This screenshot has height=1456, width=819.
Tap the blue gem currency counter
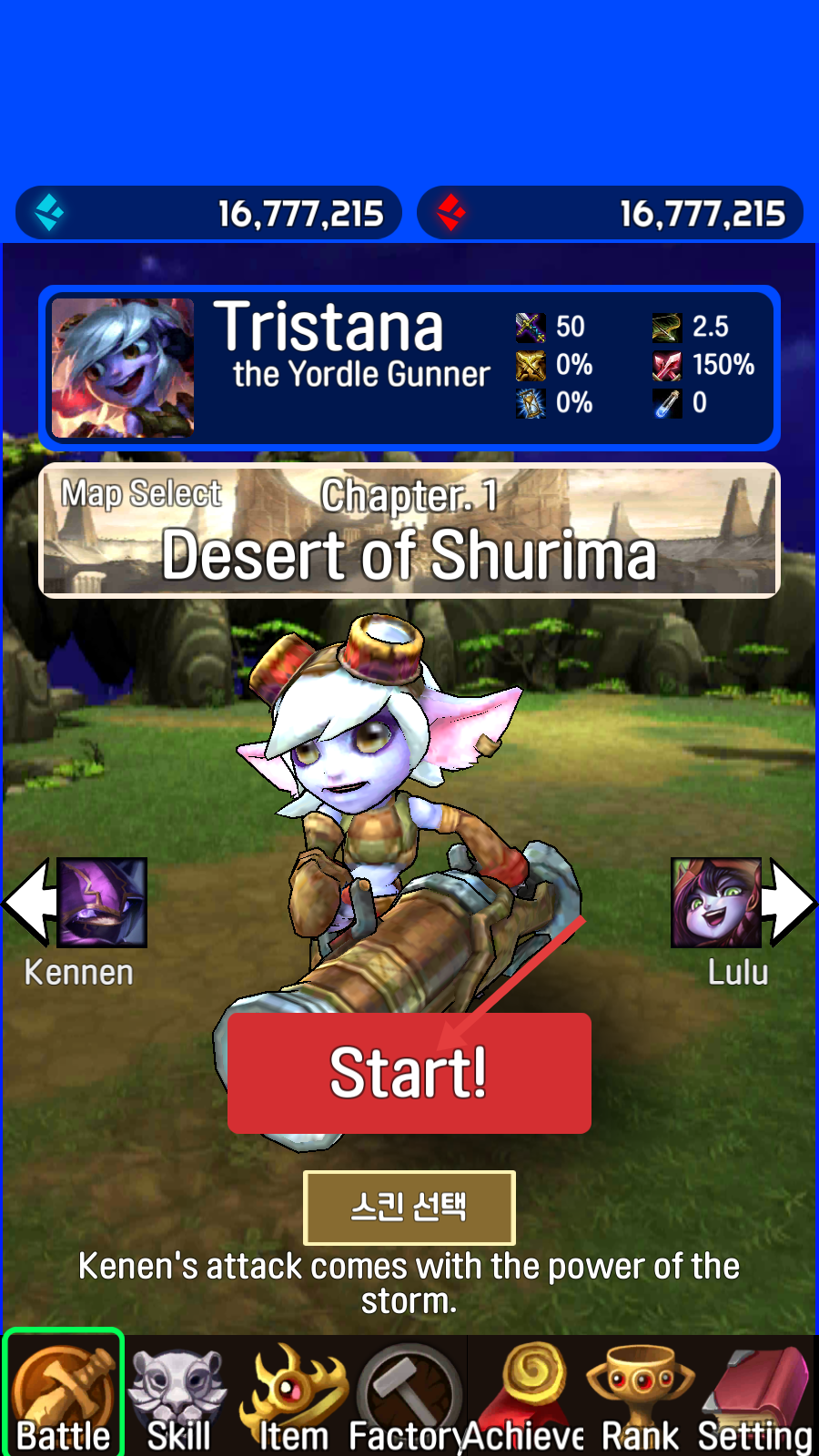click(x=208, y=213)
